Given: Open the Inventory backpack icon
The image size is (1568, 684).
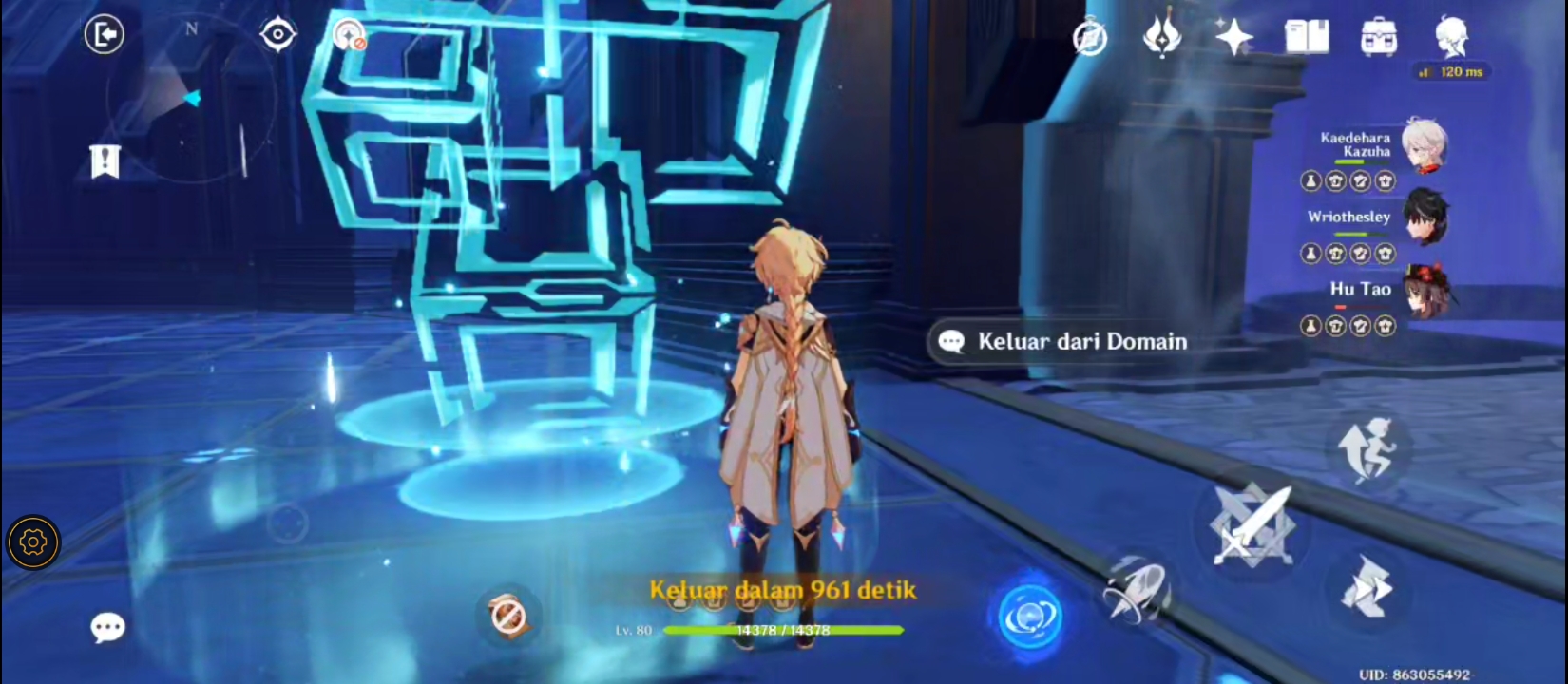Looking at the screenshot, I should coord(1376,36).
